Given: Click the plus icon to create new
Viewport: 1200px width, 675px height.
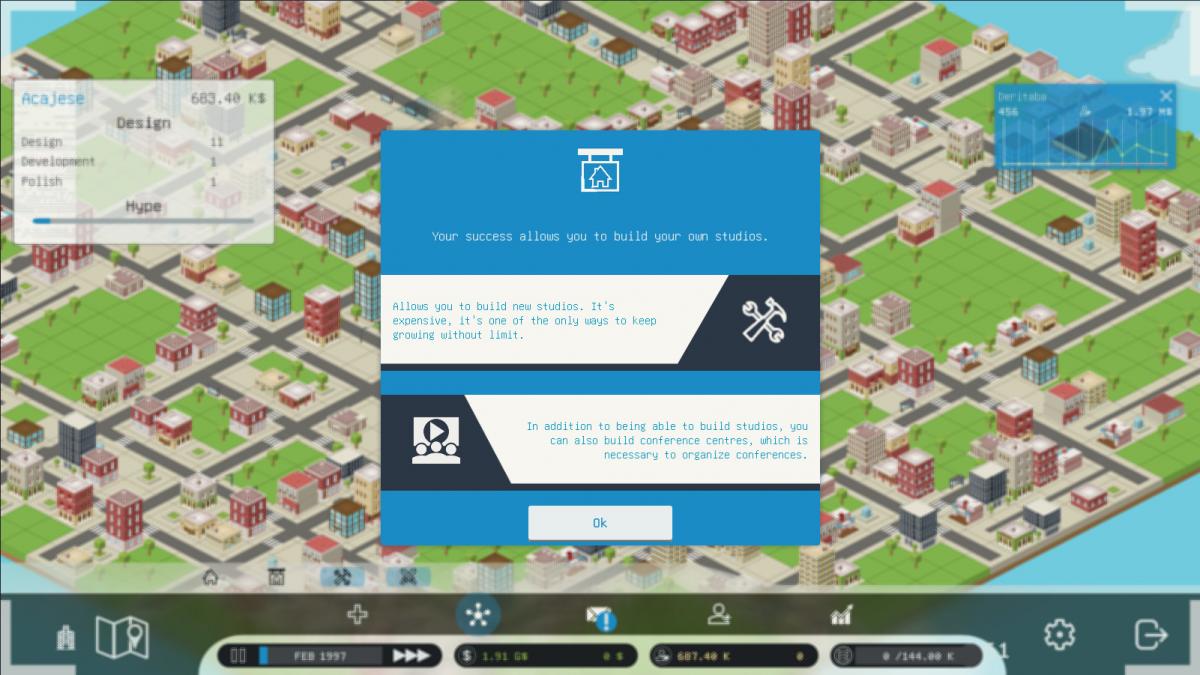Looking at the screenshot, I should pos(357,614).
